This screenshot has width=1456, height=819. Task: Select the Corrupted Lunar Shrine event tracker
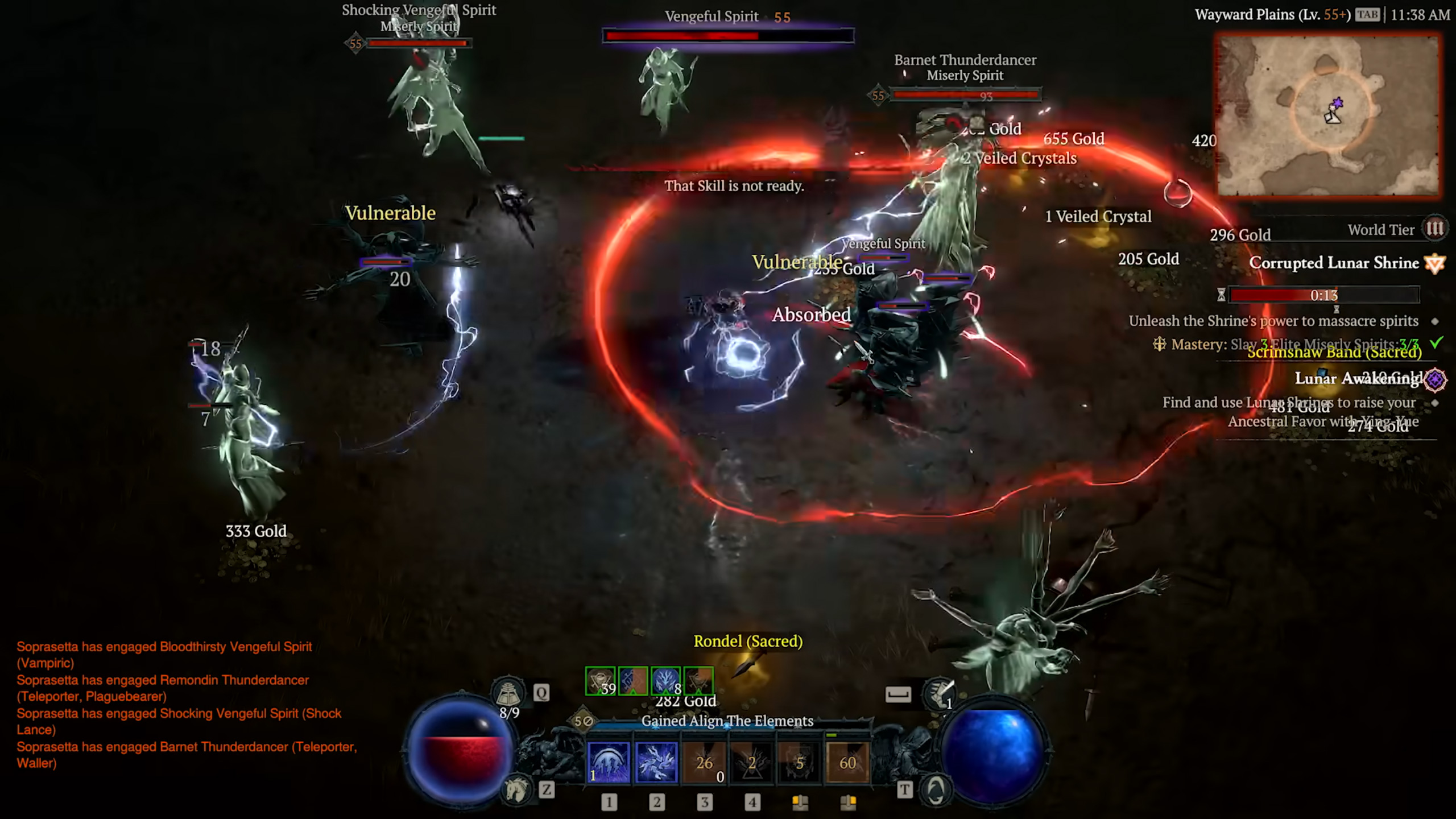coord(1334,263)
